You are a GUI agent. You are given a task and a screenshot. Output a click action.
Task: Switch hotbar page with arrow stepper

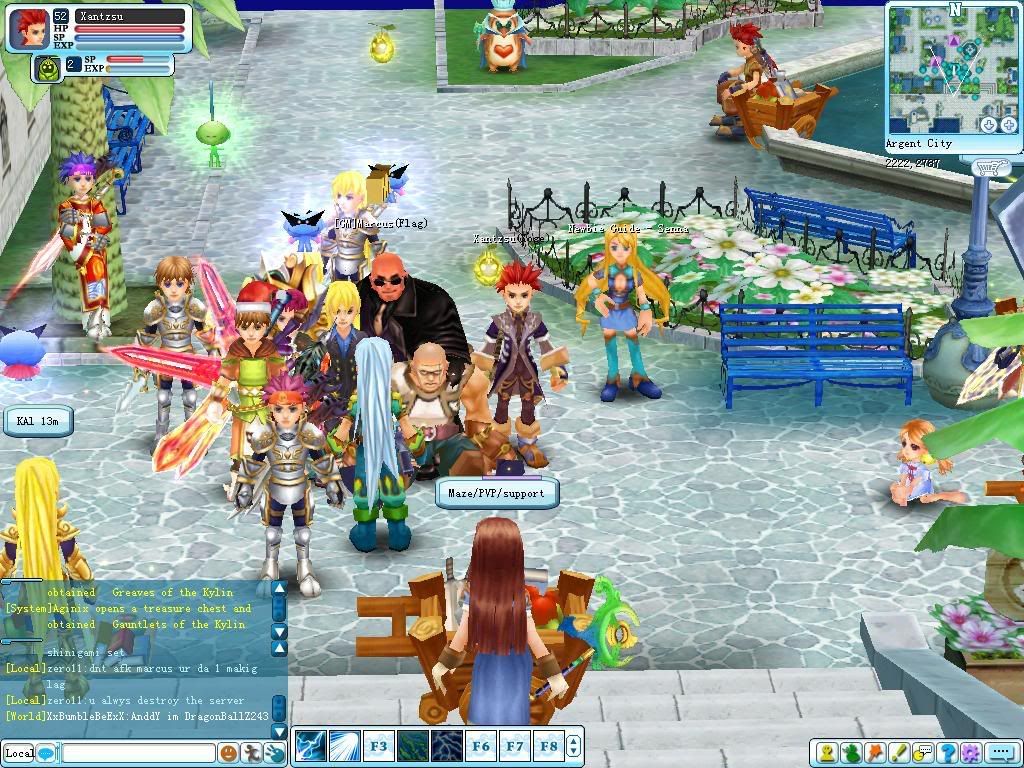(574, 746)
